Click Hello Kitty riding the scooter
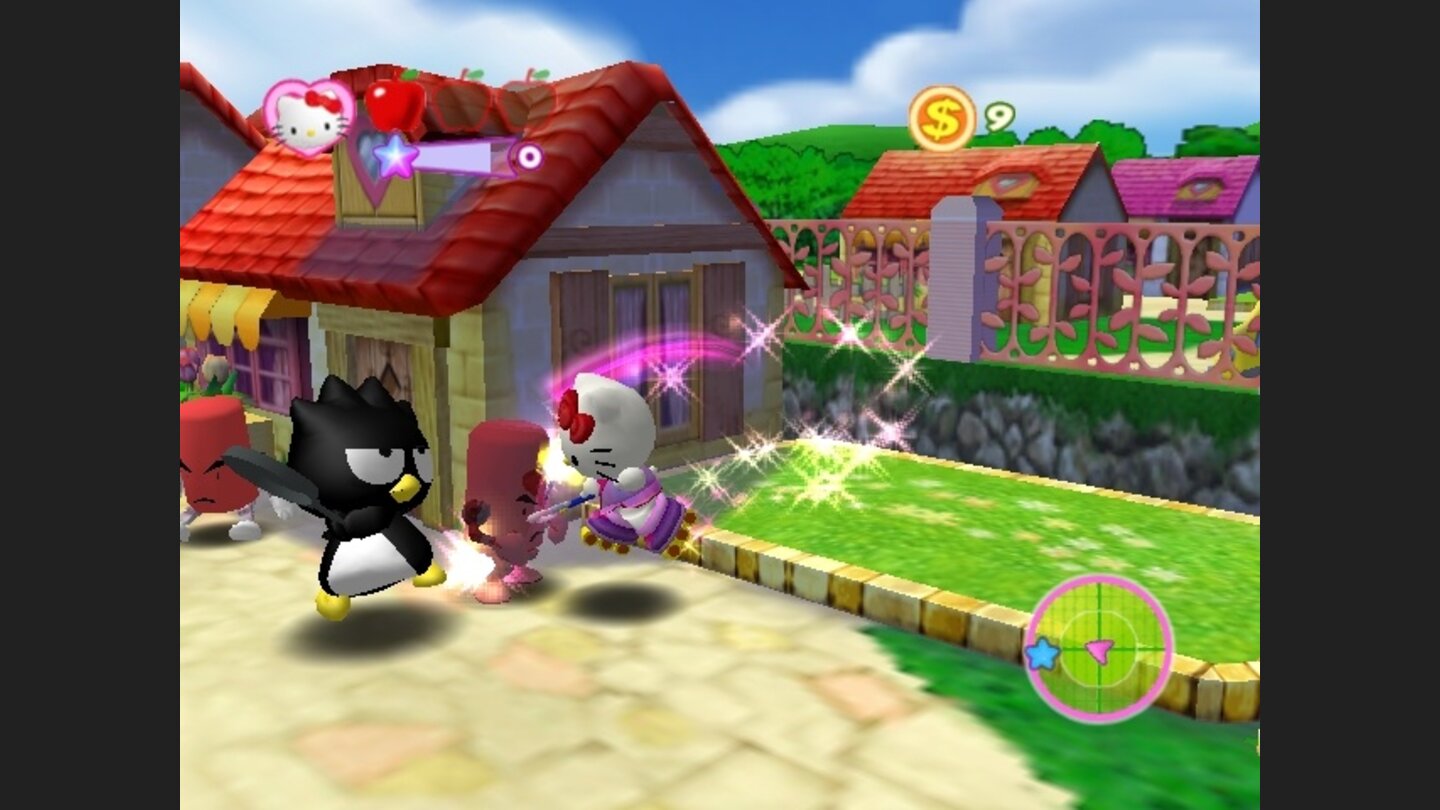1440x810 pixels. (614, 460)
